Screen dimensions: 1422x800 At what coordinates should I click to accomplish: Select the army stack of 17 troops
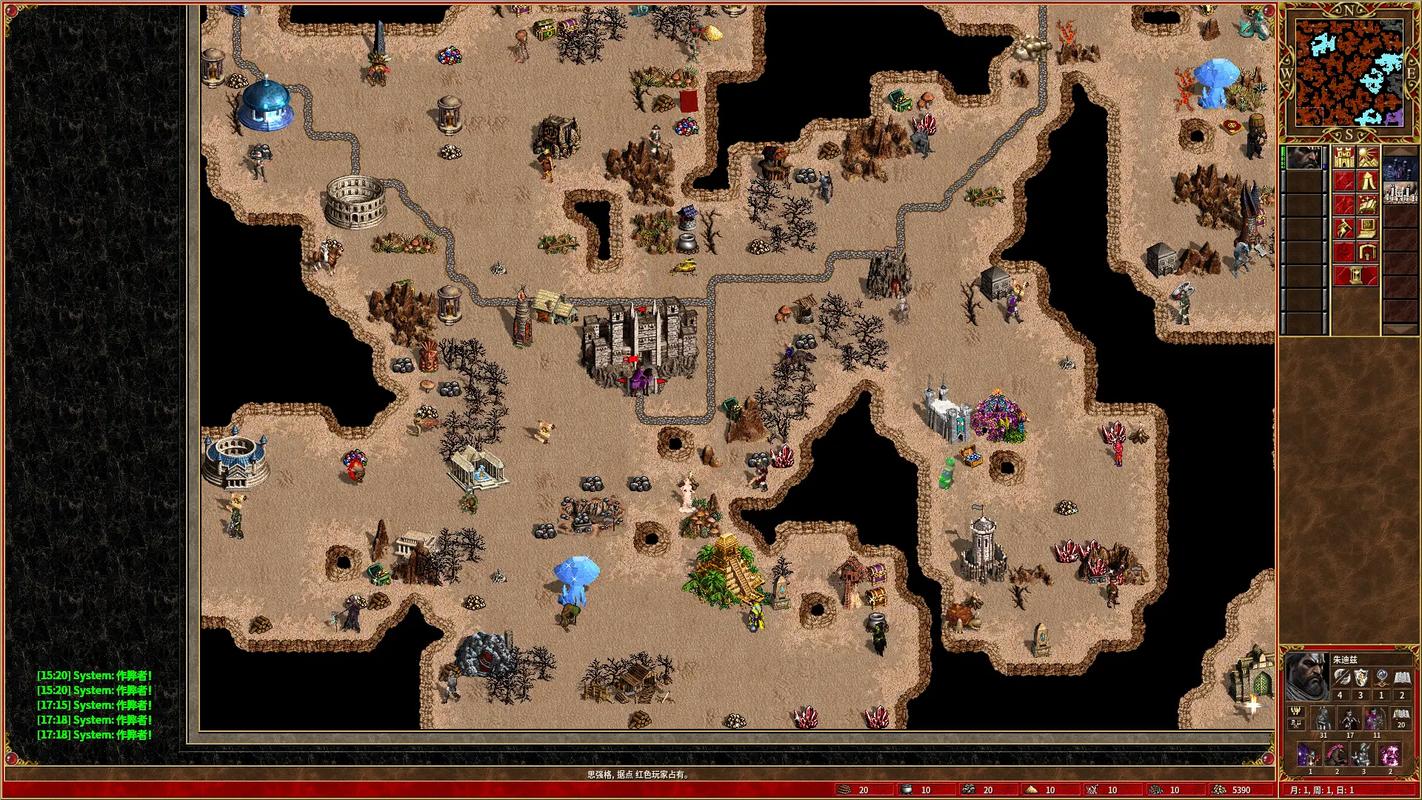(x=1349, y=720)
